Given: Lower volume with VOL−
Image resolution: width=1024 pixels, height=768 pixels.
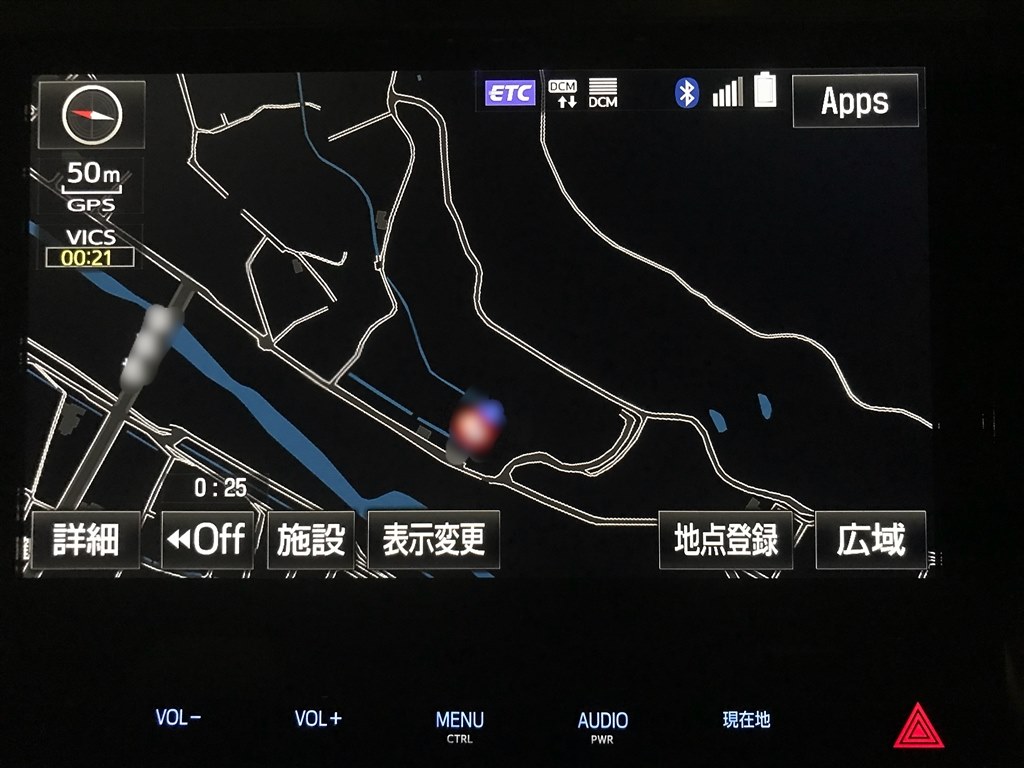Looking at the screenshot, I should pyautogui.click(x=178, y=718).
